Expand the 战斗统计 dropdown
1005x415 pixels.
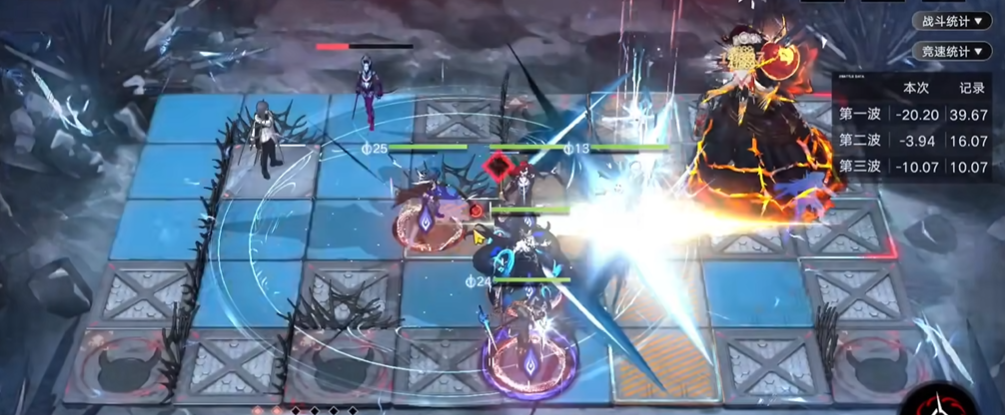point(951,21)
